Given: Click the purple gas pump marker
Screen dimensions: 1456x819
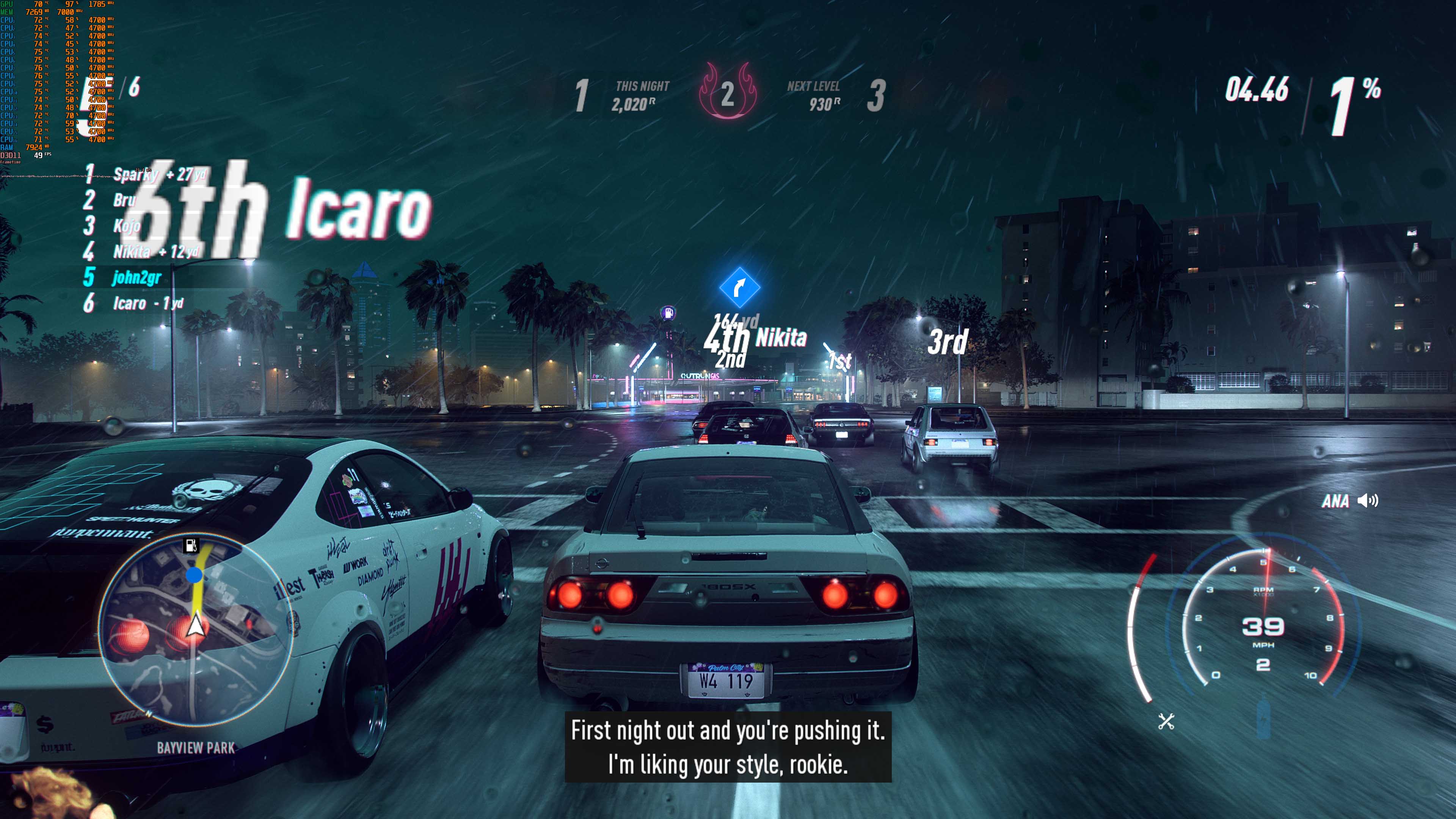Looking at the screenshot, I should (668, 312).
